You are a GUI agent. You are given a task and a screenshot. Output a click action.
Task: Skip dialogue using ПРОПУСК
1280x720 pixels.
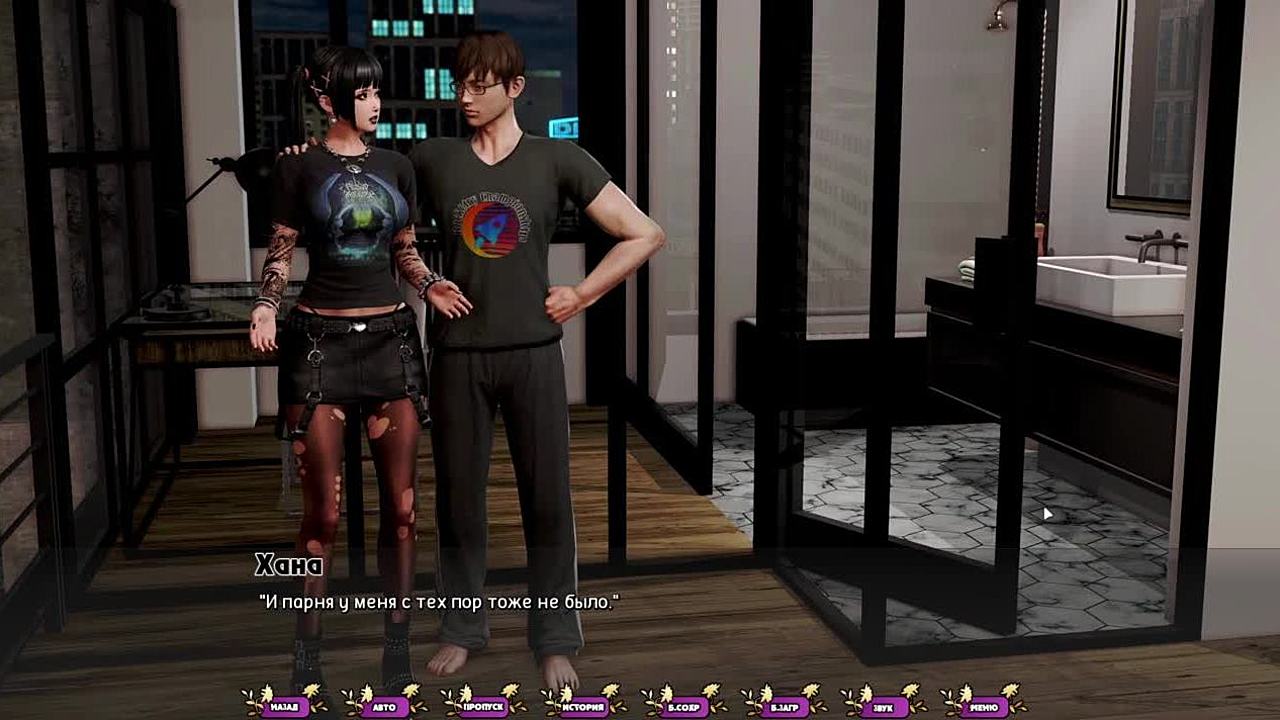[x=485, y=707]
